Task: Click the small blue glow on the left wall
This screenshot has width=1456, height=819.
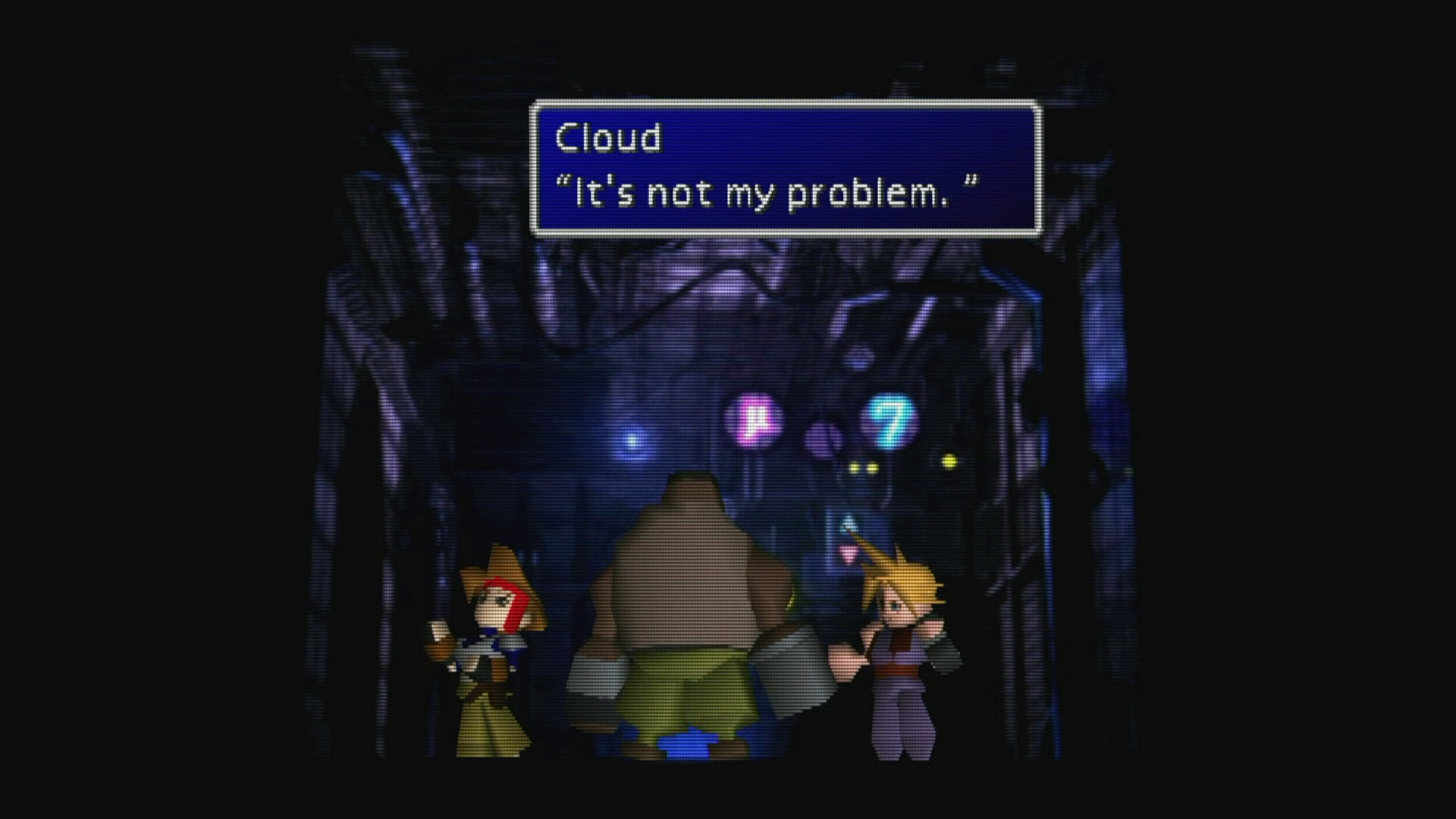Action: point(634,438)
